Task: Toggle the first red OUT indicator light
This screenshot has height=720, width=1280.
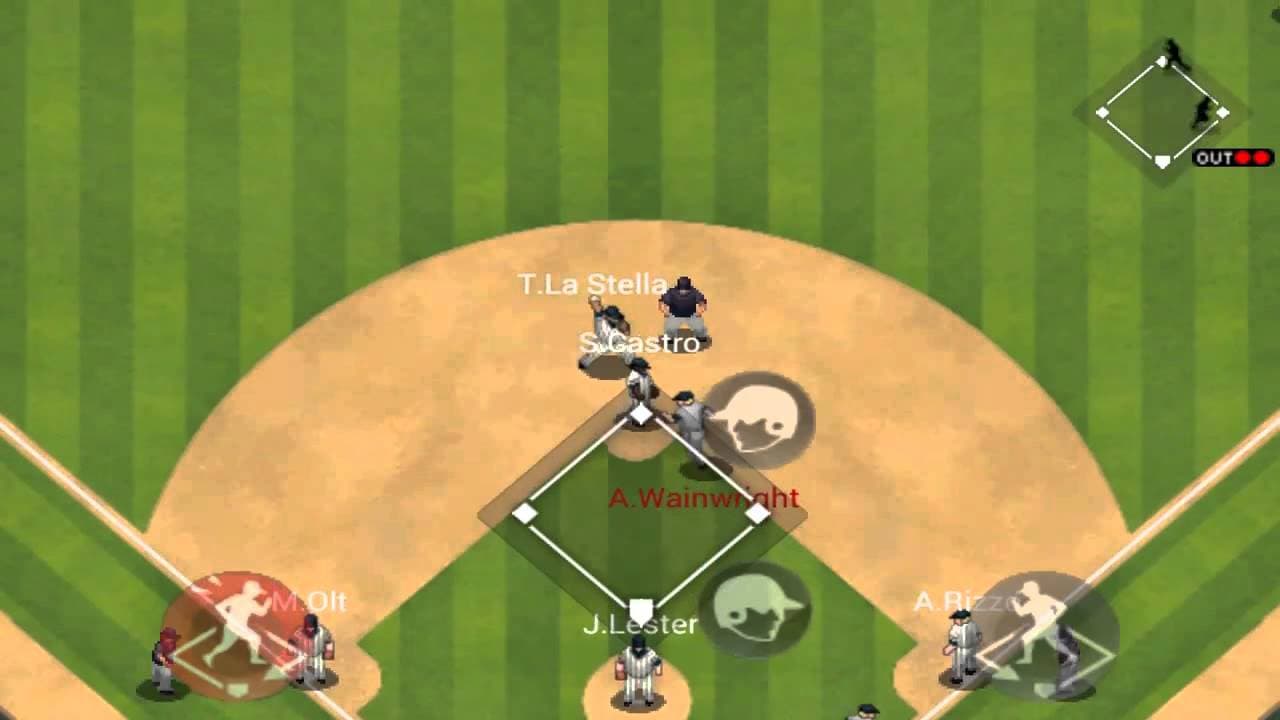Action: 1242,157
